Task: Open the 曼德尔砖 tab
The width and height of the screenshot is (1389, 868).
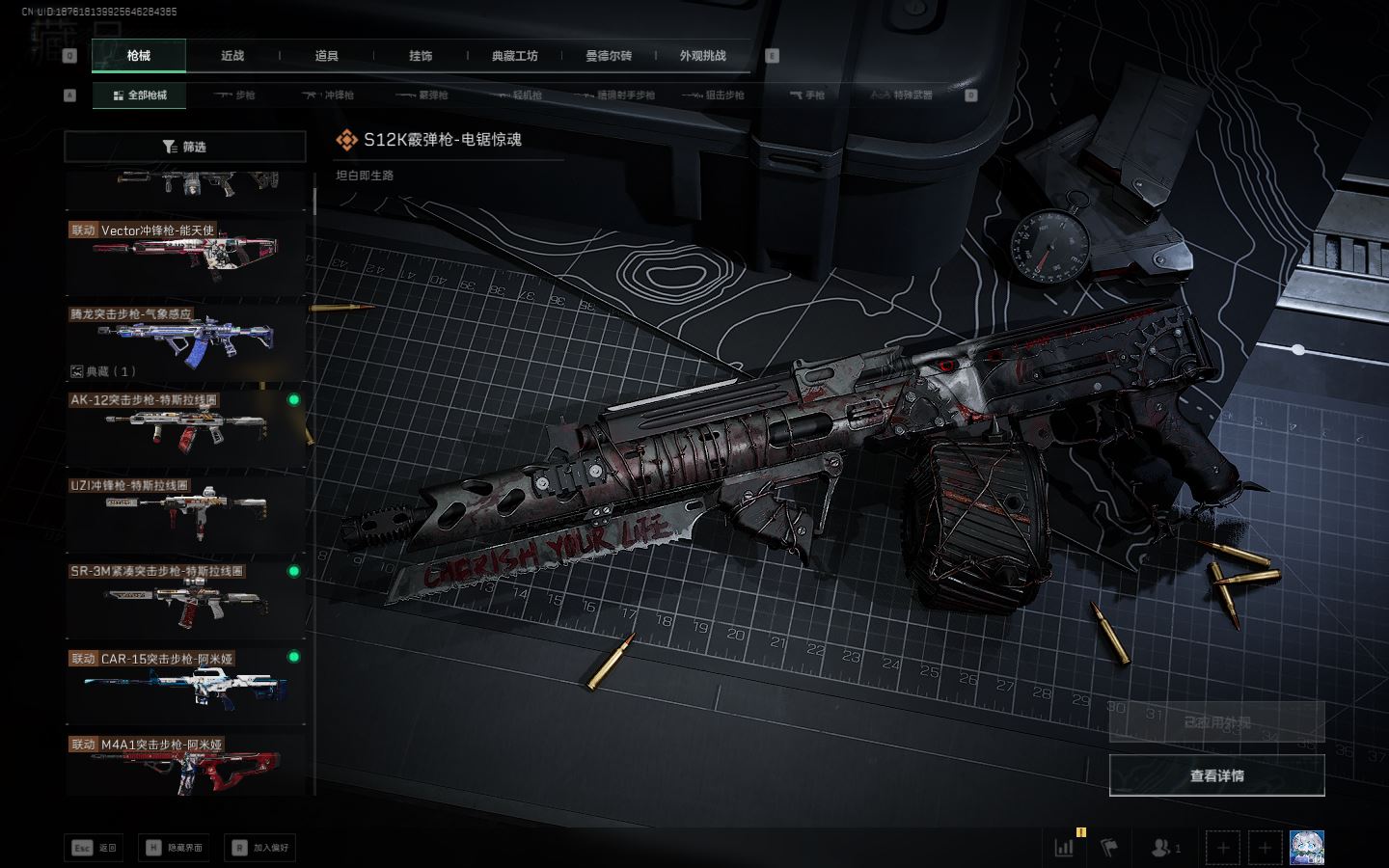Action: click(x=609, y=56)
